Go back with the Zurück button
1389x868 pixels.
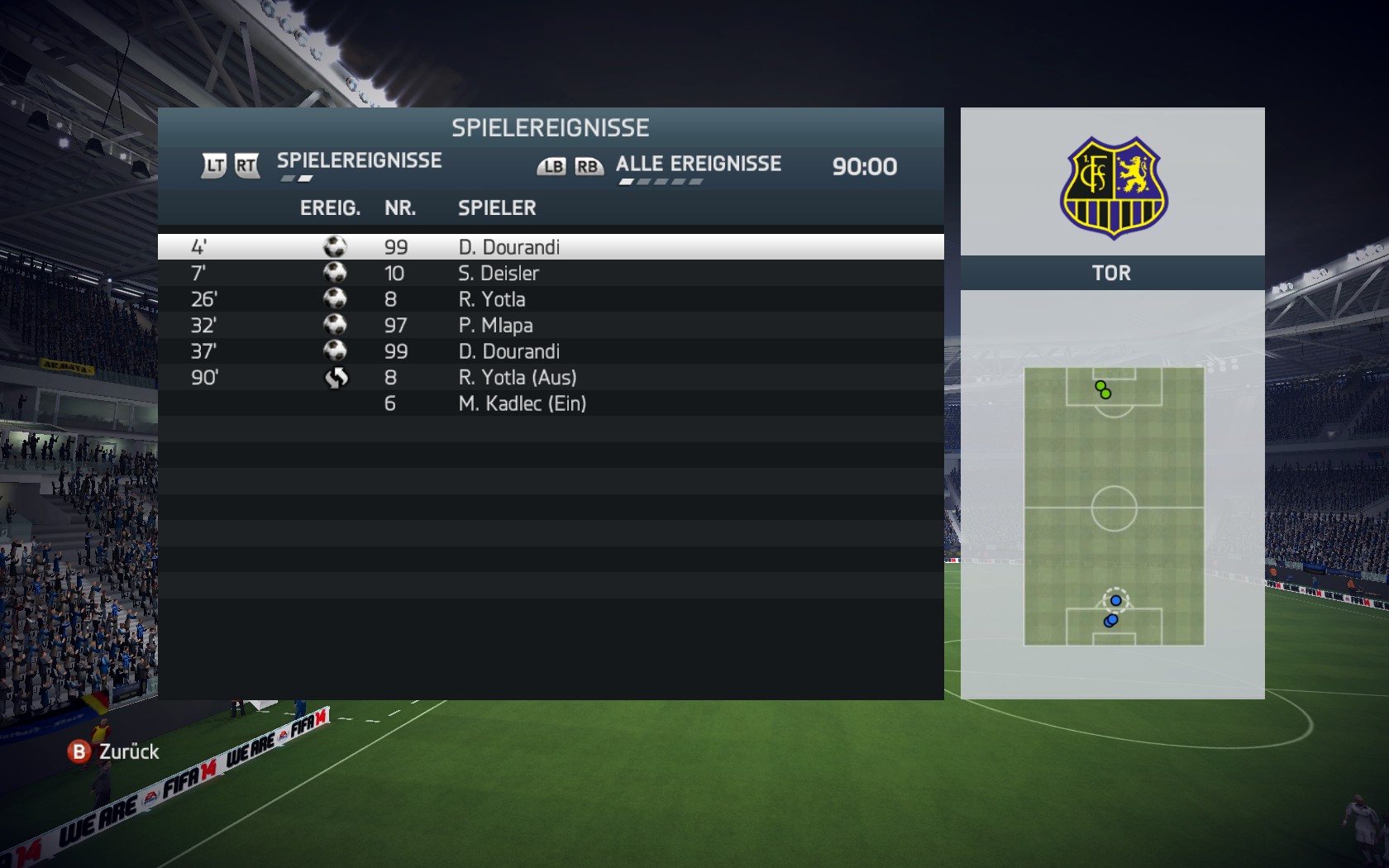114,751
